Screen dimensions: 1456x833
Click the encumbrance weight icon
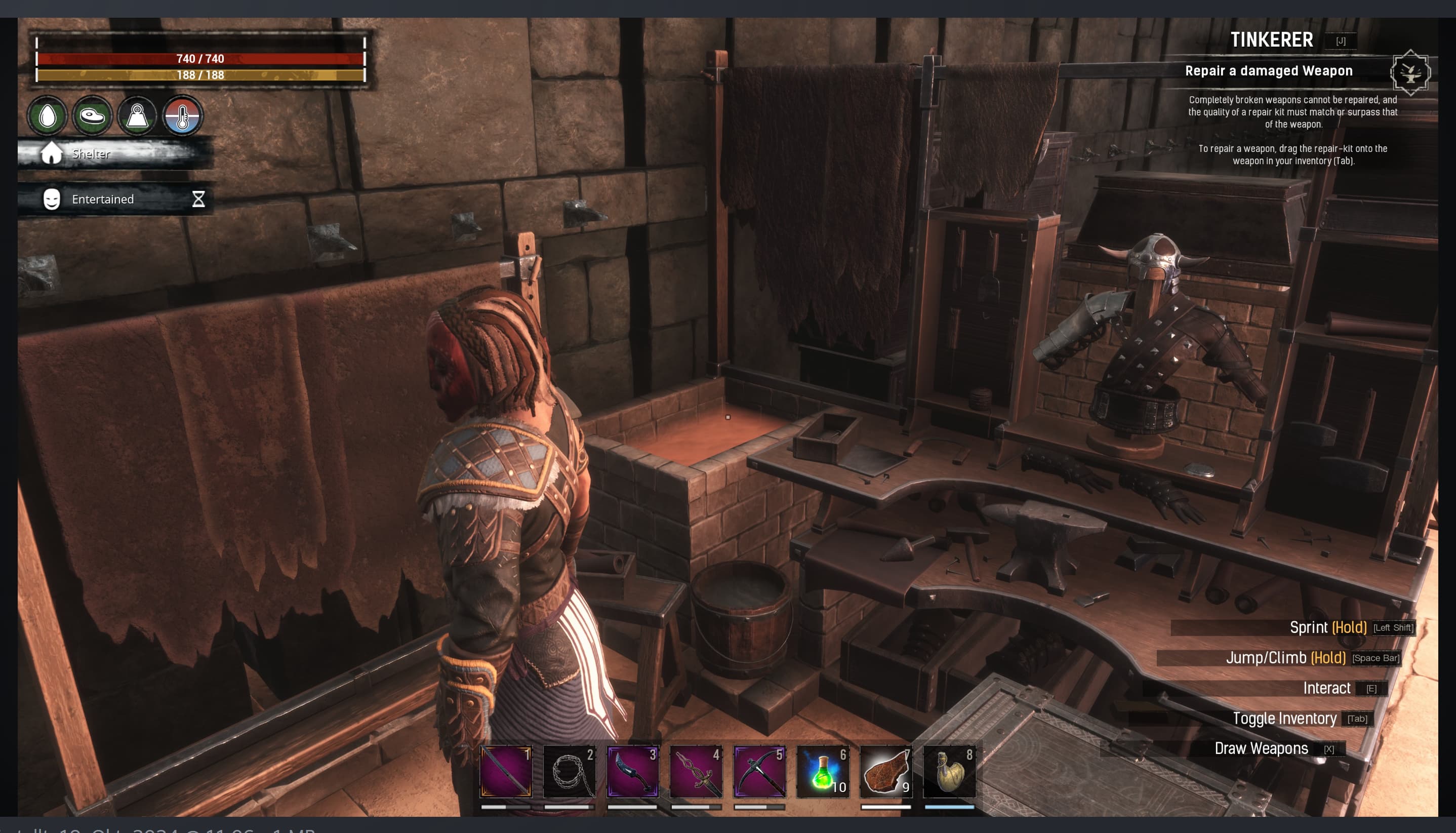pos(137,115)
